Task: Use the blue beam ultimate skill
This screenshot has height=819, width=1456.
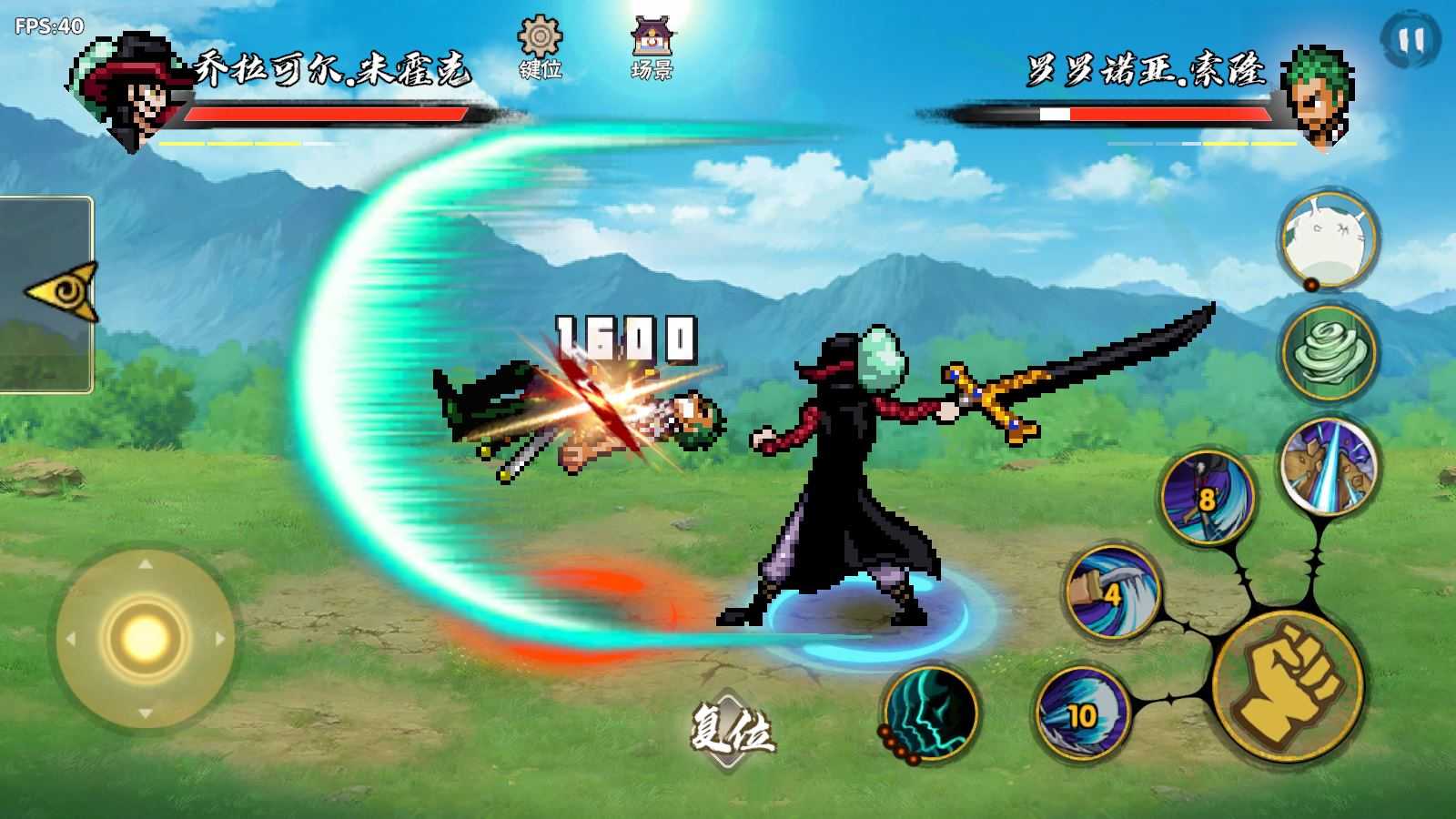Action: [1329, 465]
